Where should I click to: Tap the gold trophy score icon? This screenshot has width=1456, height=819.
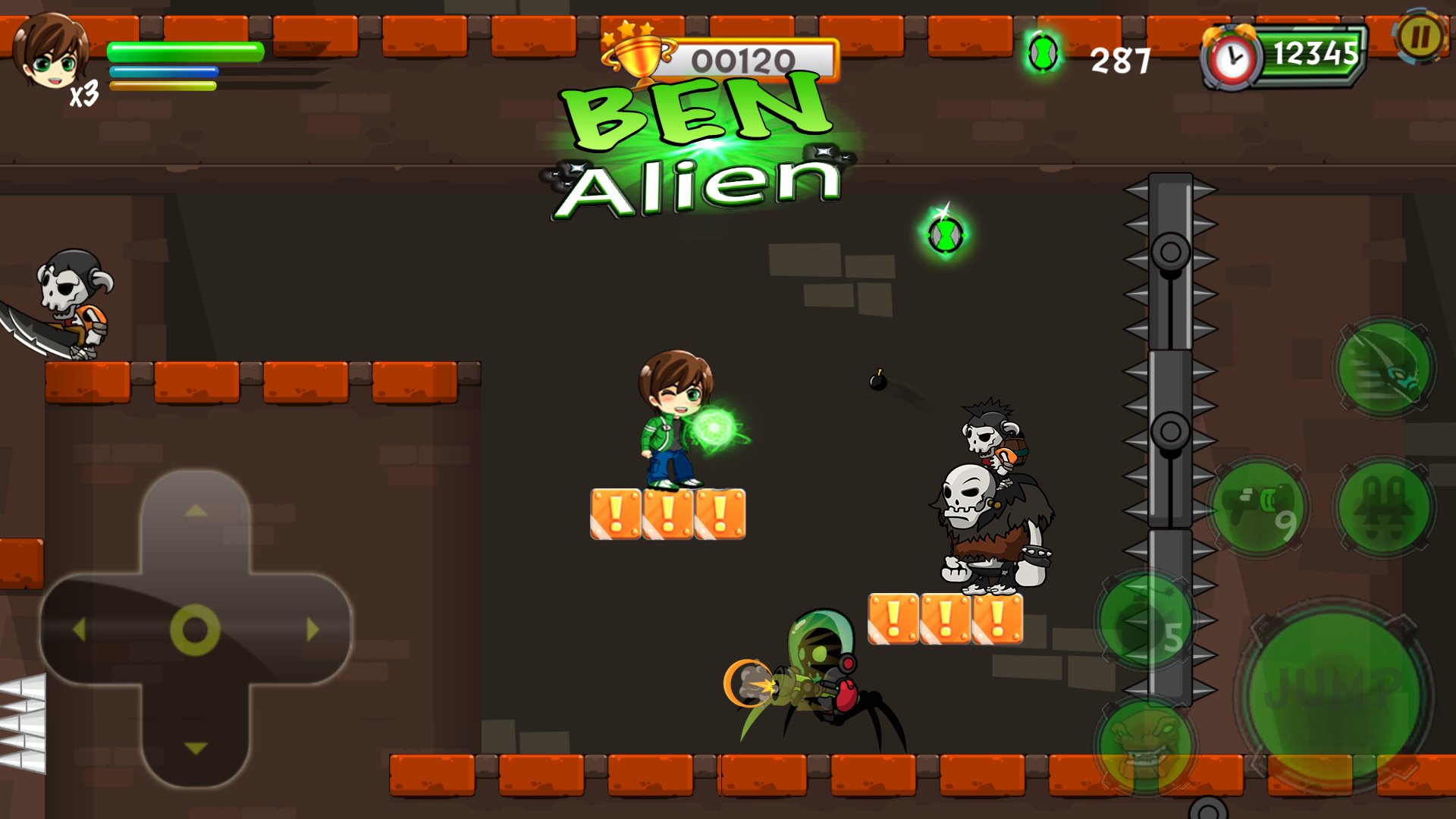point(637,55)
